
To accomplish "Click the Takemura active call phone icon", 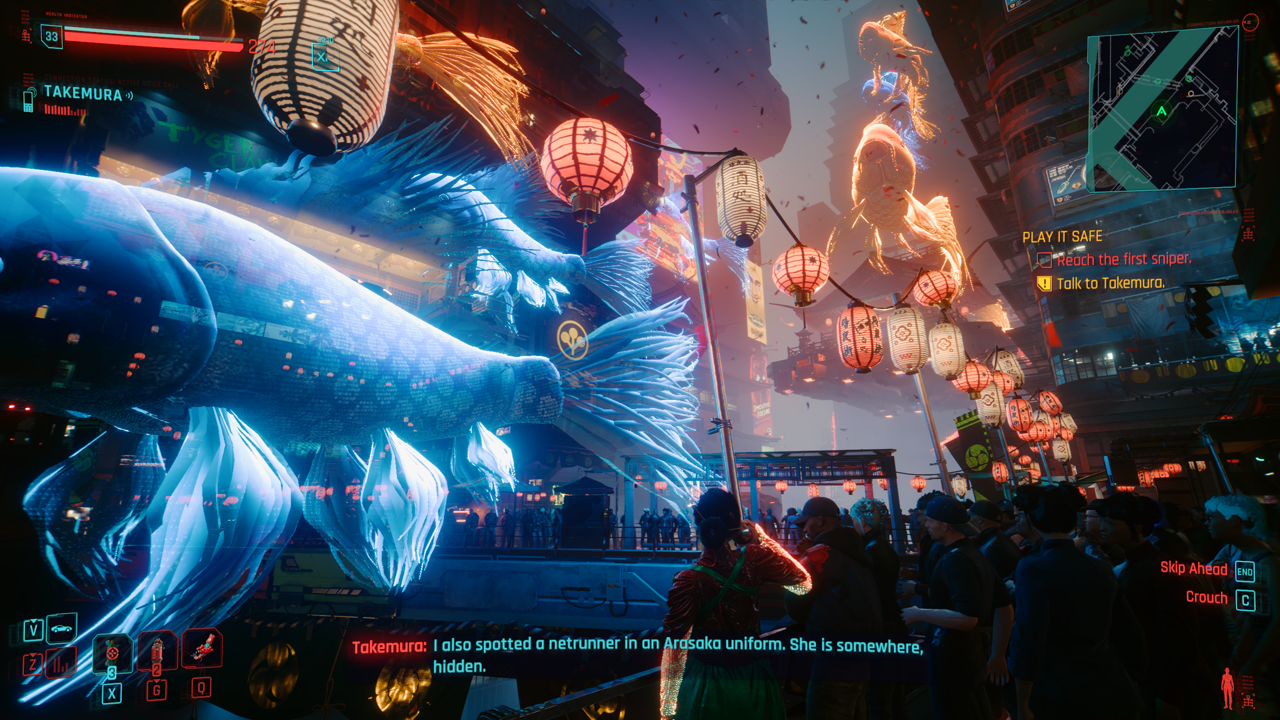I will pos(29,97).
